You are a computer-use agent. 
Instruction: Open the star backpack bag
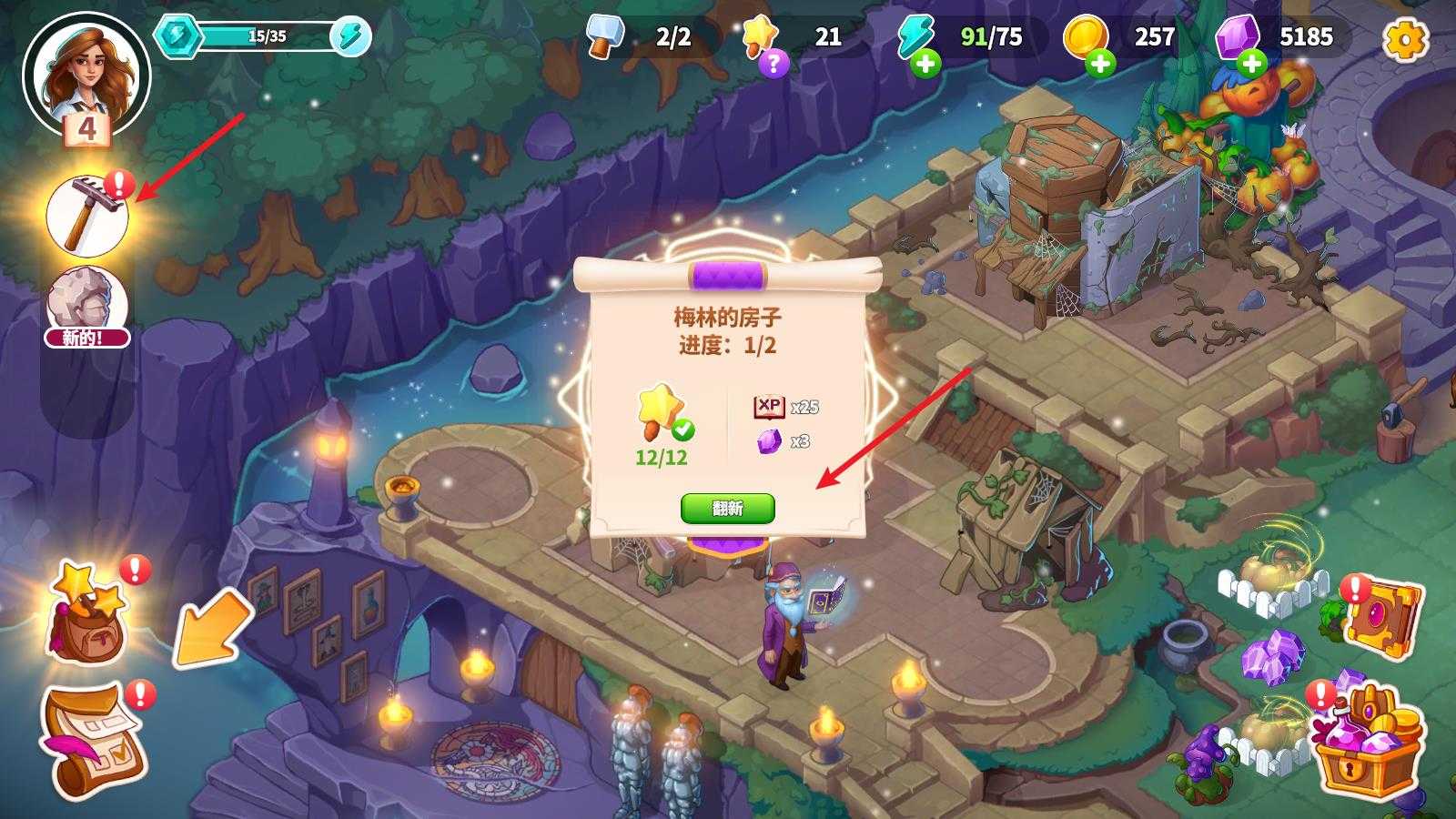click(x=87, y=612)
